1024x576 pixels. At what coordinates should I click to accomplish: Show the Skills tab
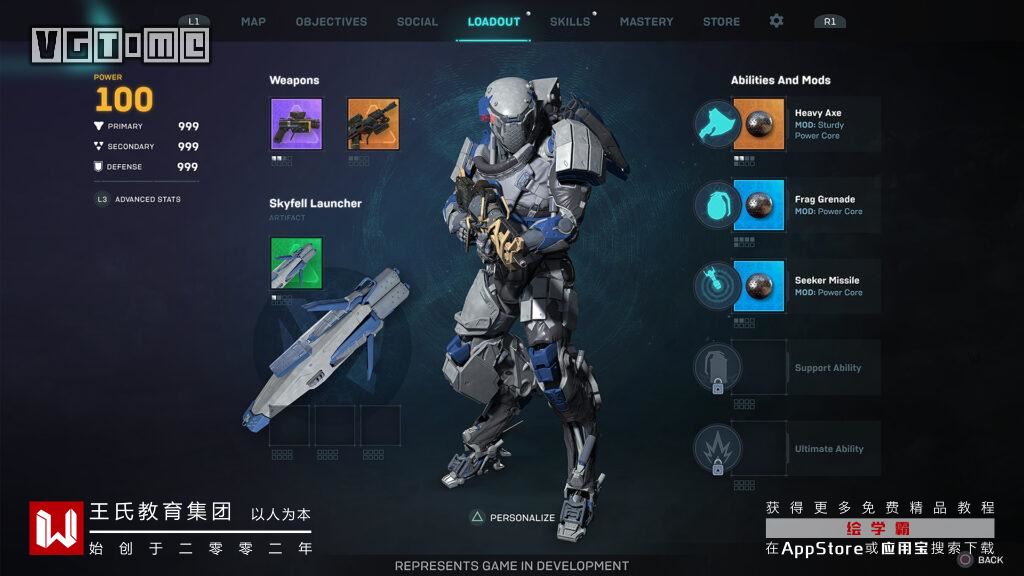point(570,22)
